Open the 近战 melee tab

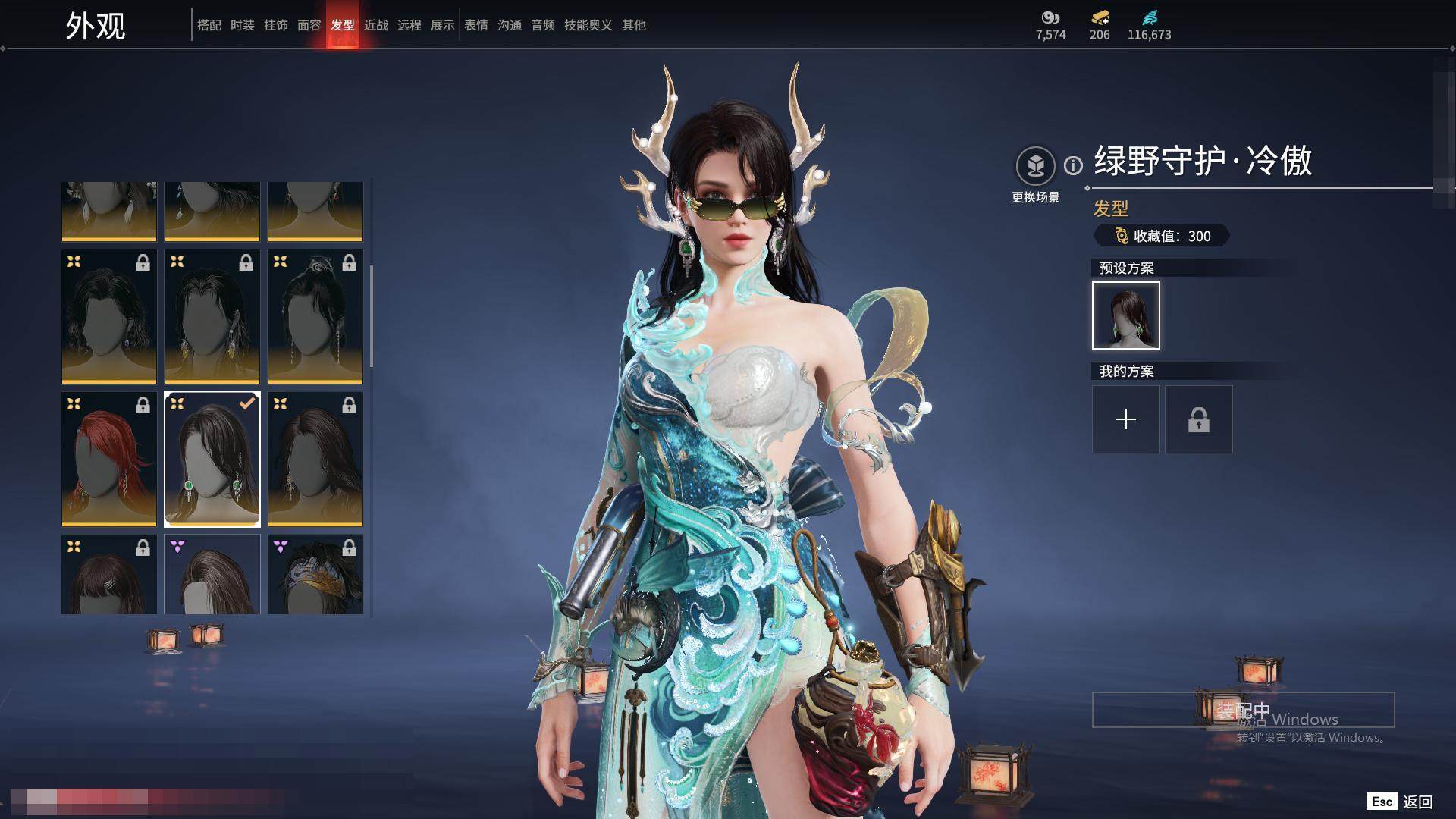click(x=375, y=25)
